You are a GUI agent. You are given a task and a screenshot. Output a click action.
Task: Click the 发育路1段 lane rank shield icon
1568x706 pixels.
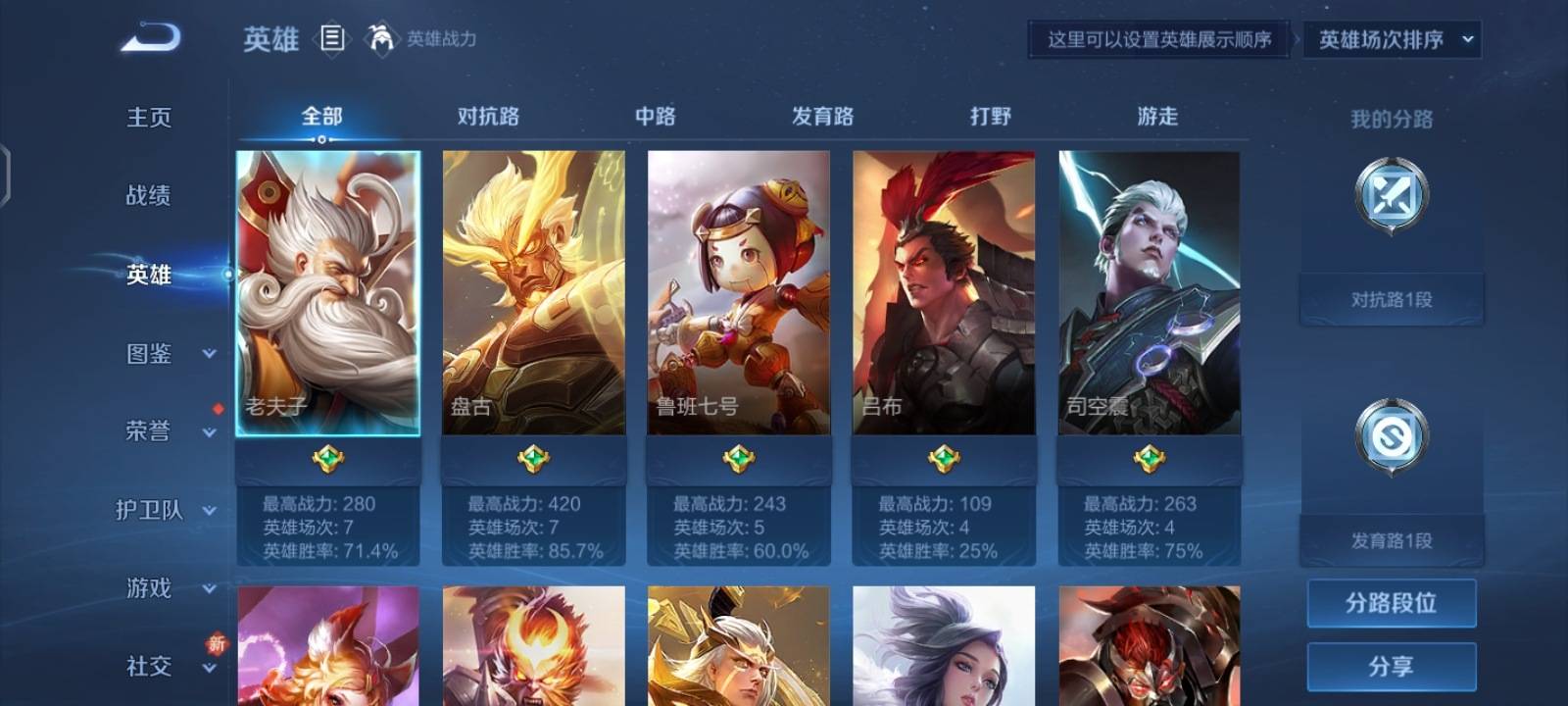pyautogui.click(x=1392, y=439)
